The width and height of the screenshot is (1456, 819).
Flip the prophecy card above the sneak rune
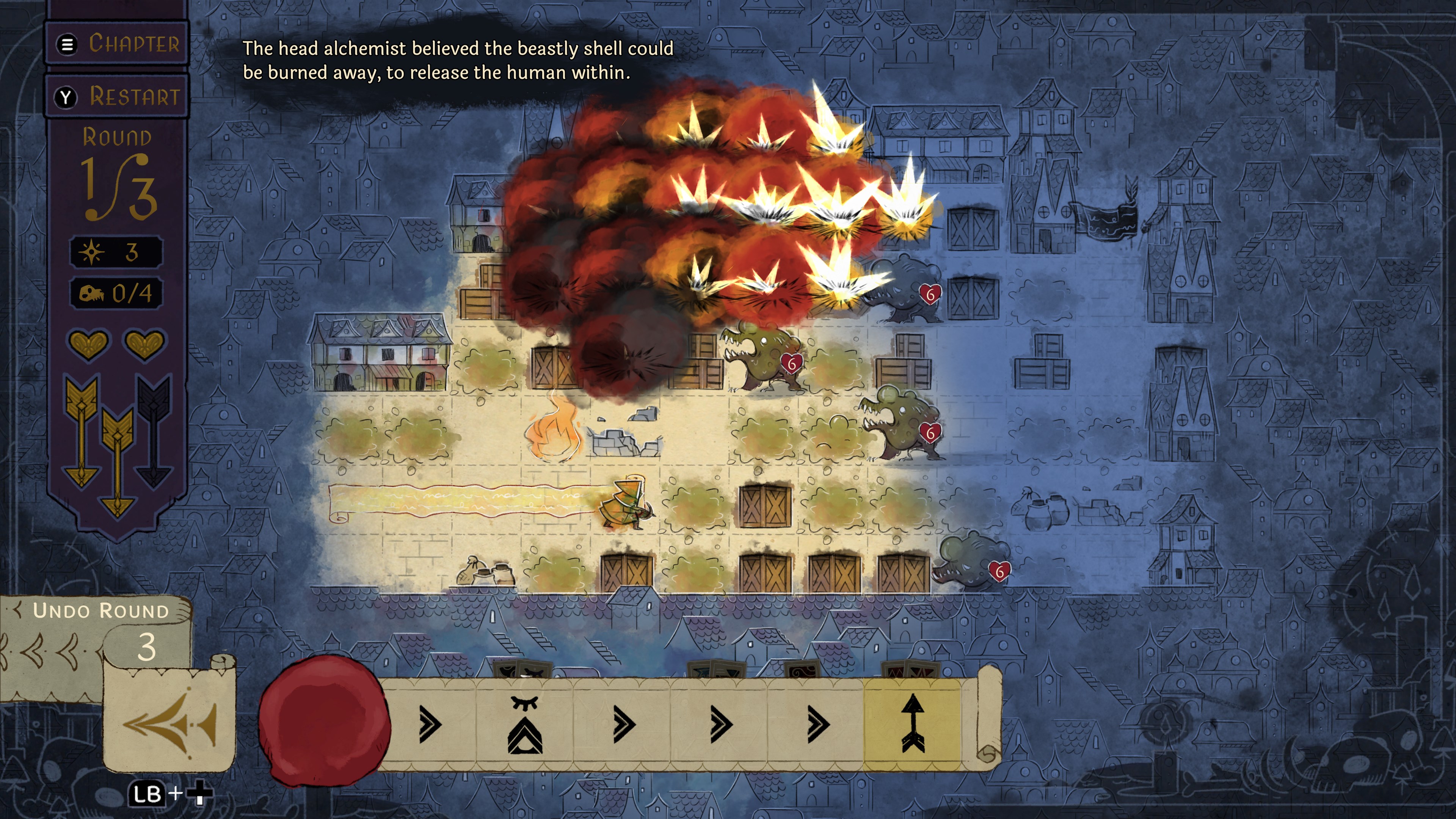pos(523,670)
